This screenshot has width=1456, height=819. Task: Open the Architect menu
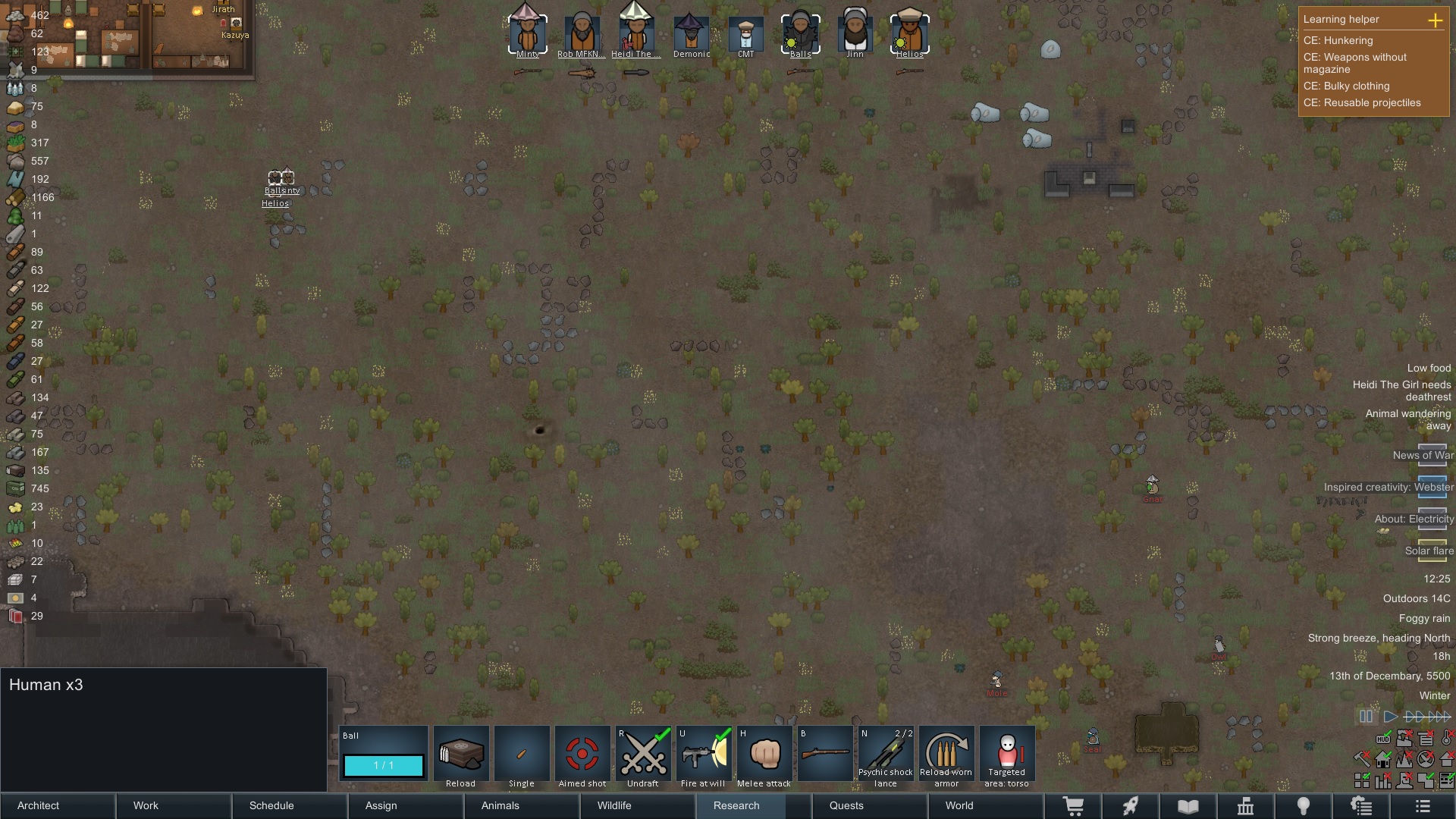(x=58, y=805)
